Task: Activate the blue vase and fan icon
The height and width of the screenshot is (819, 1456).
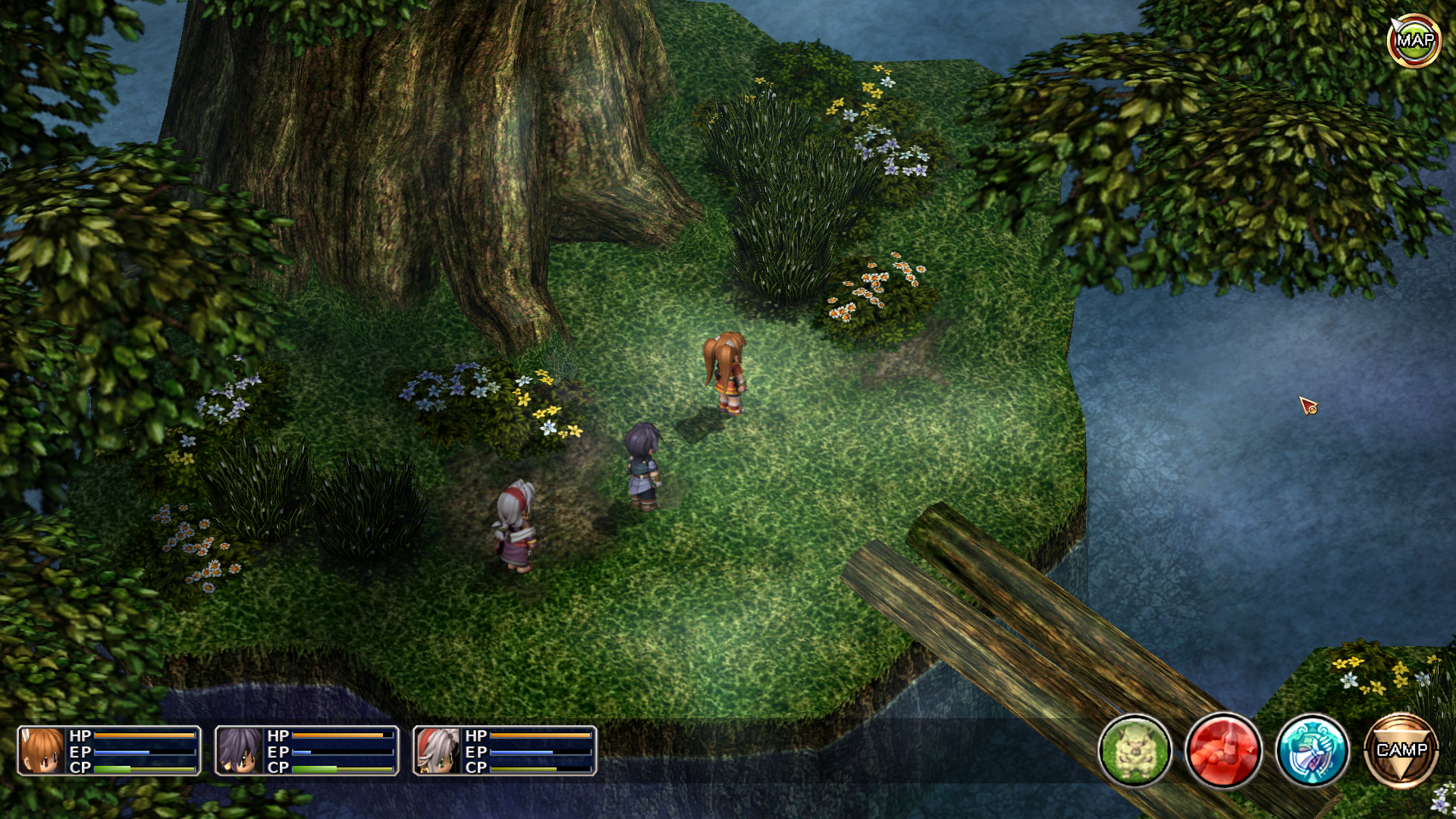Action: coord(1312,750)
